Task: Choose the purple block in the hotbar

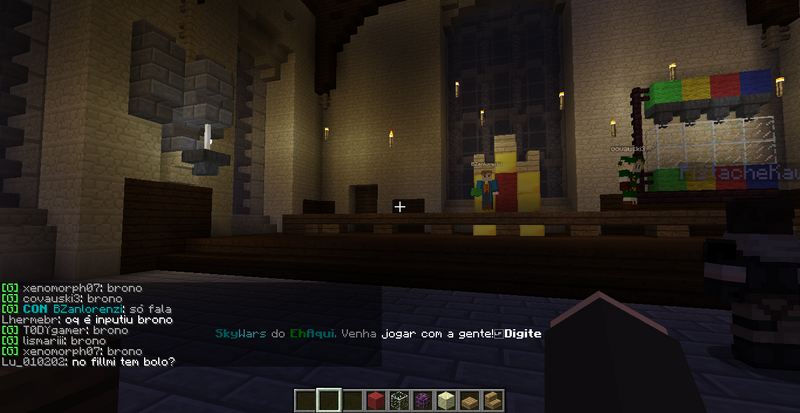Action: [423, 401]
